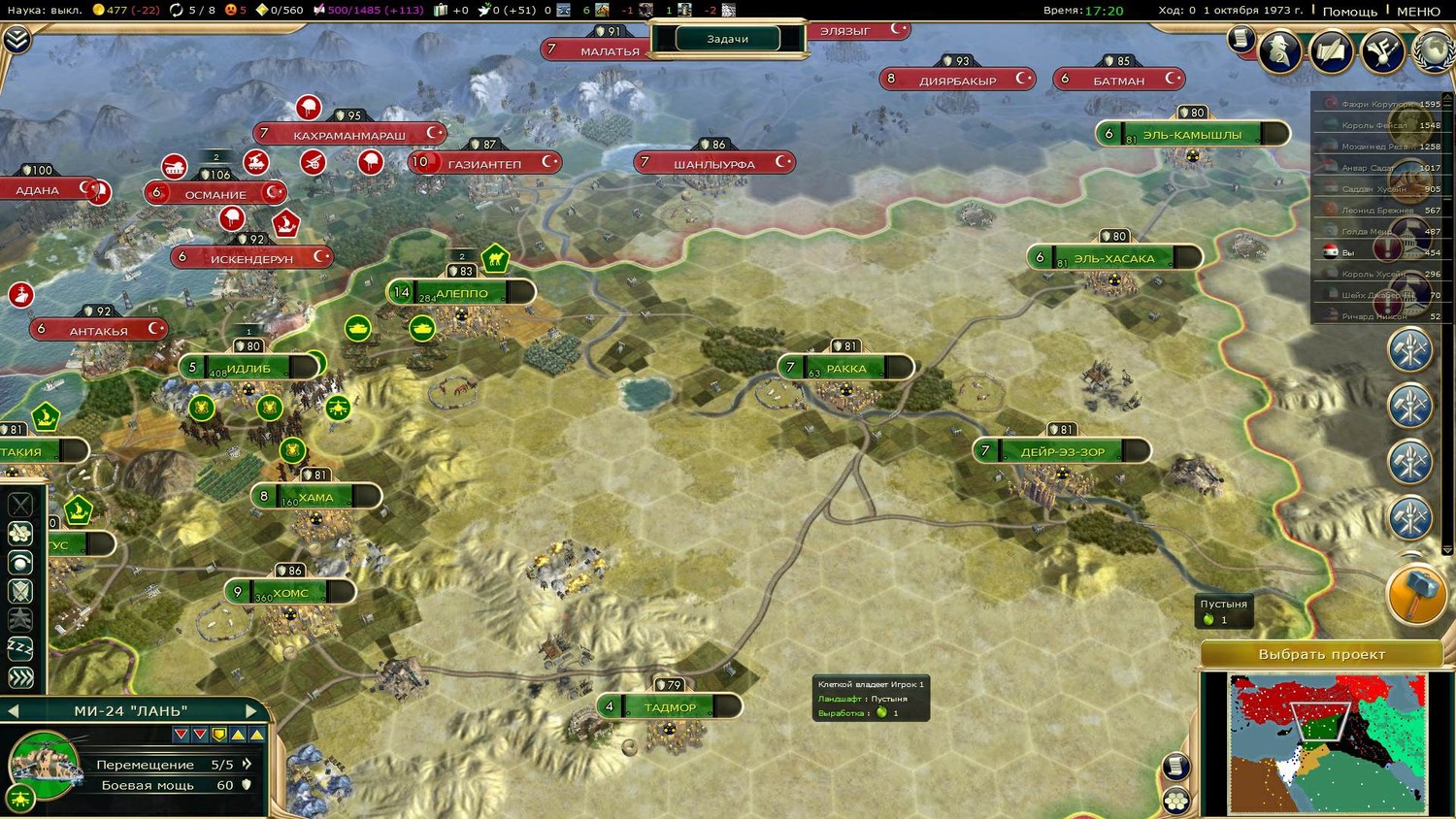Click the minimap
This screenshot has height=819, width=1456.
(1327, 742)
